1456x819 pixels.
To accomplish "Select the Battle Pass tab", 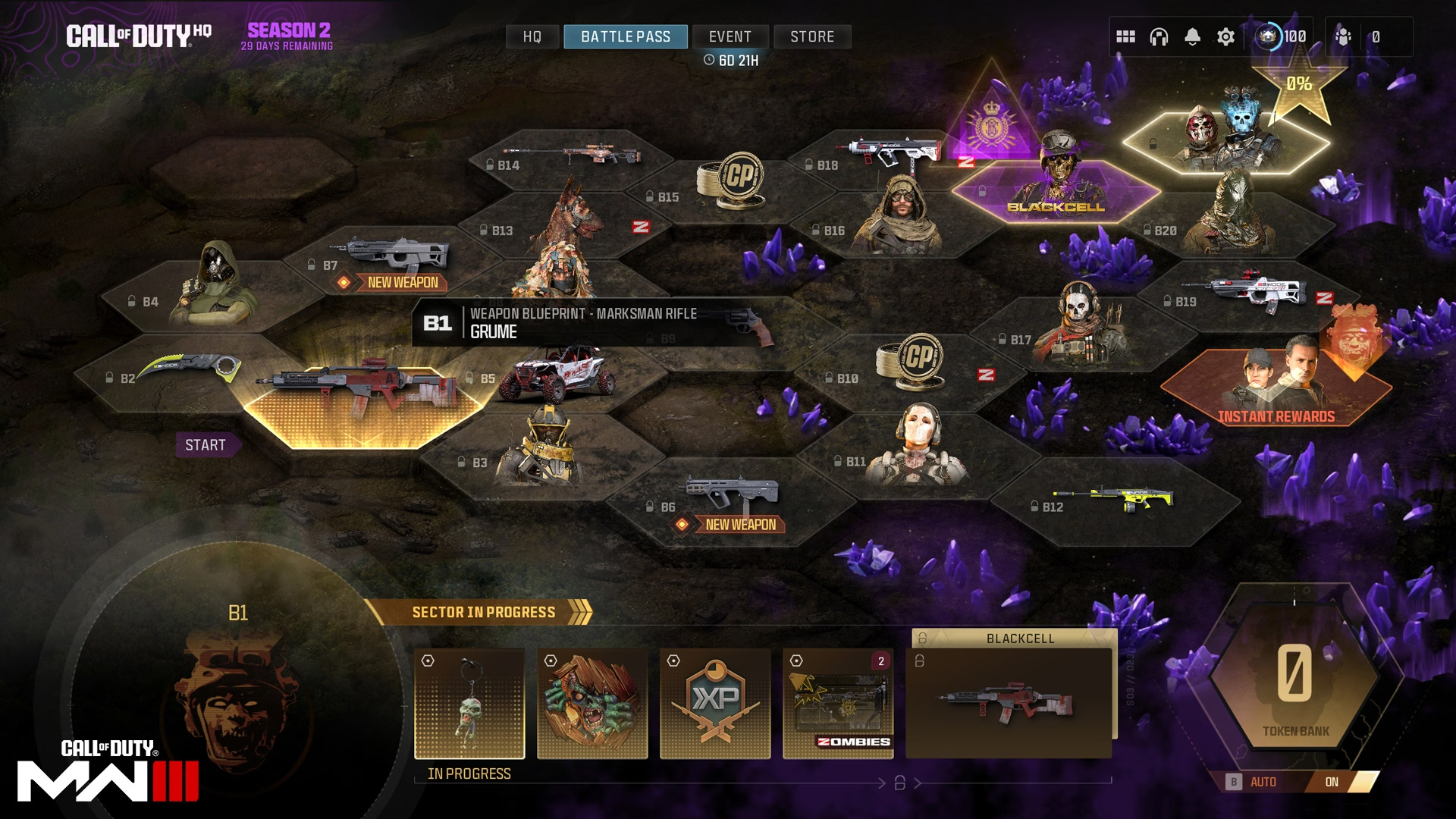I will click(626, 36).
